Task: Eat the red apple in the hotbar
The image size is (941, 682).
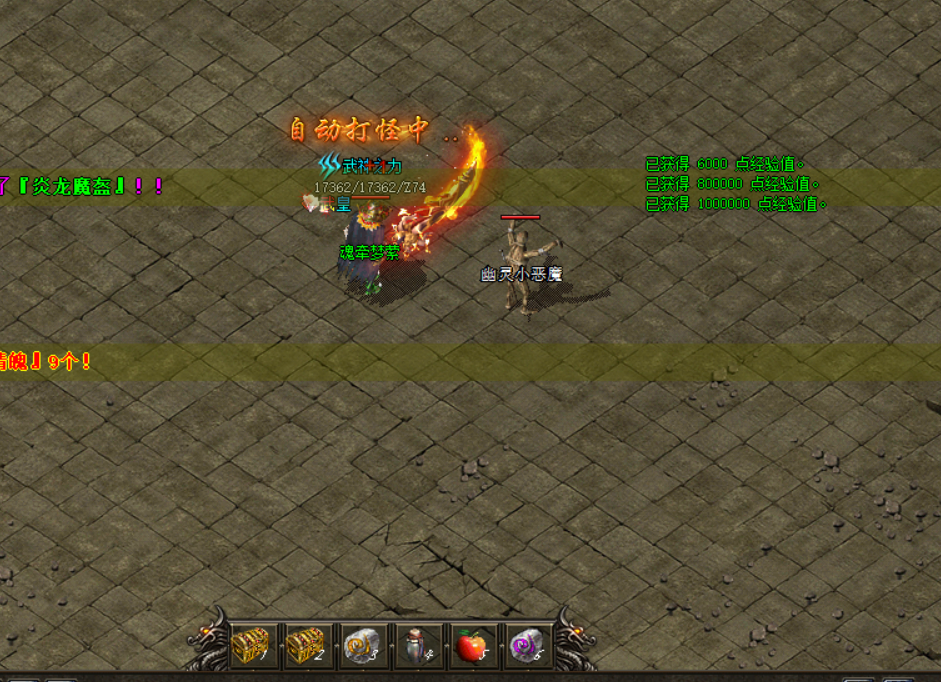Action: click(x=472, y=646)
